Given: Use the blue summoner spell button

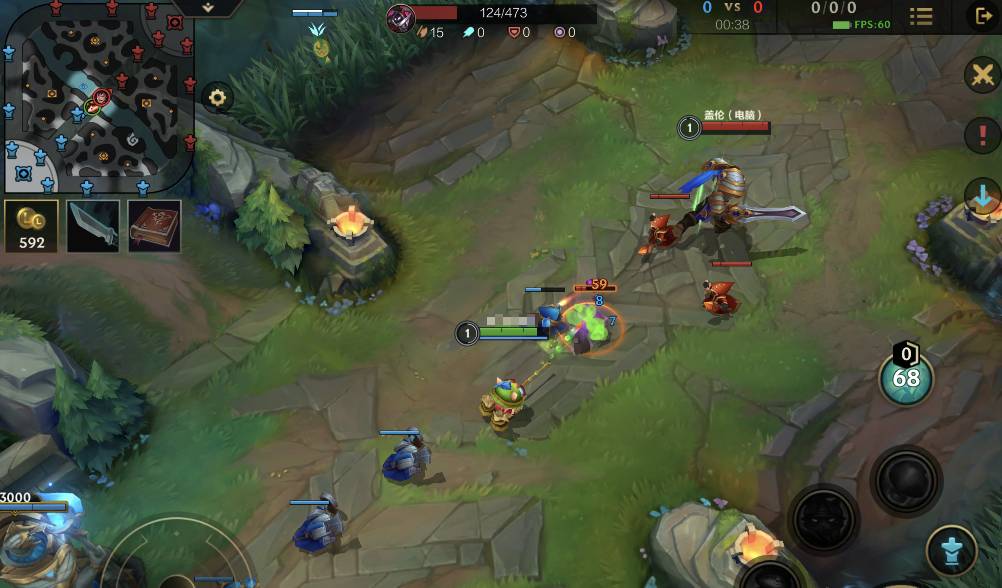Looking at the screenshot, I should tap(951, 550).
